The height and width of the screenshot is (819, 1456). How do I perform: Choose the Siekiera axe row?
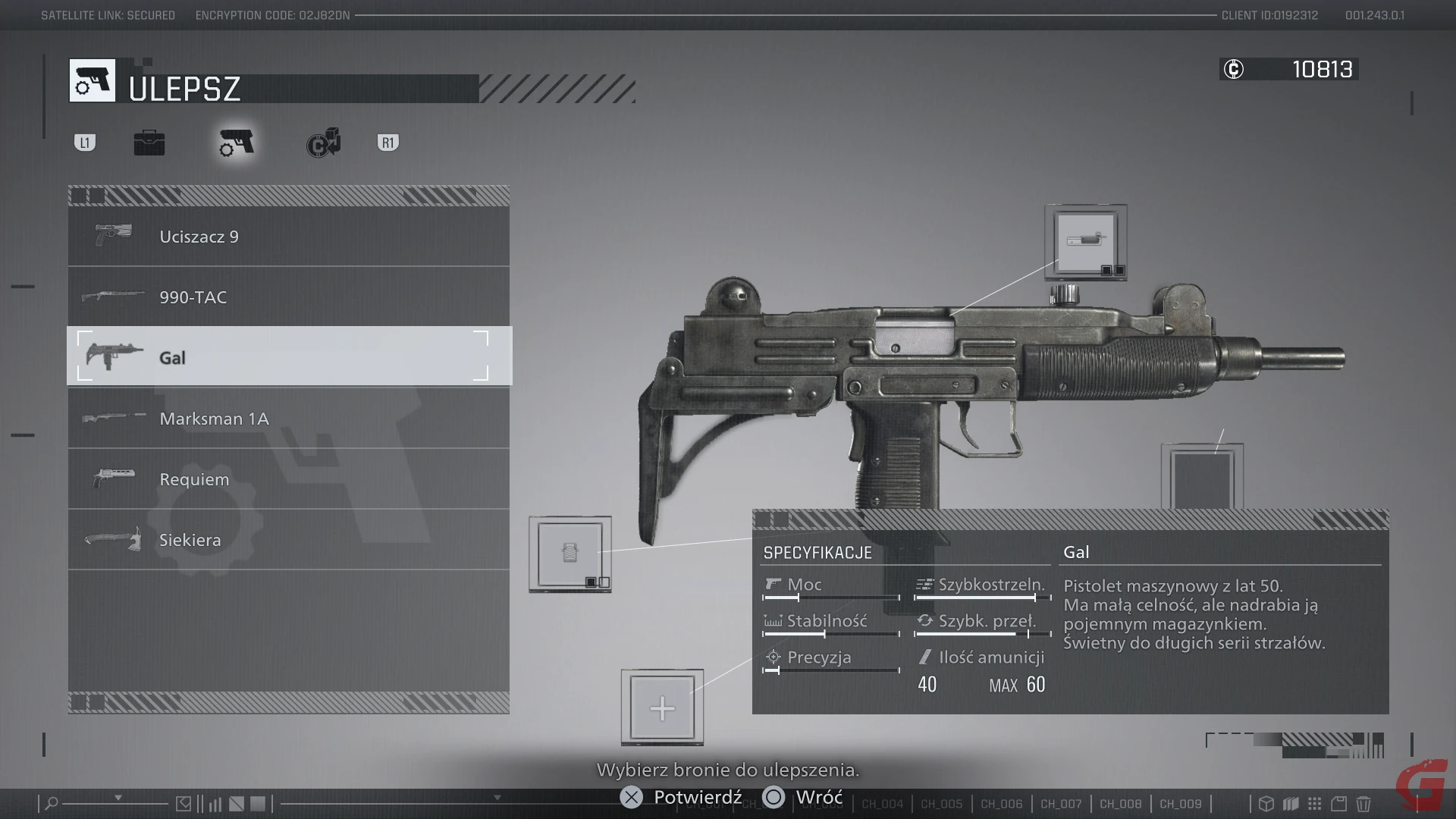(x=288, y=540)
